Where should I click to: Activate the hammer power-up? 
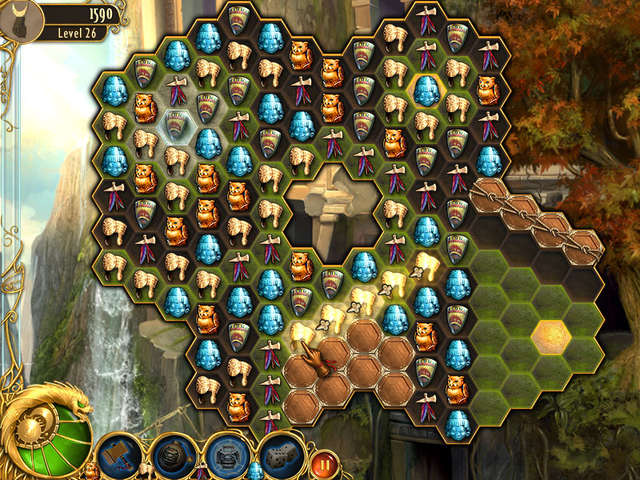[x=116, y=456]
